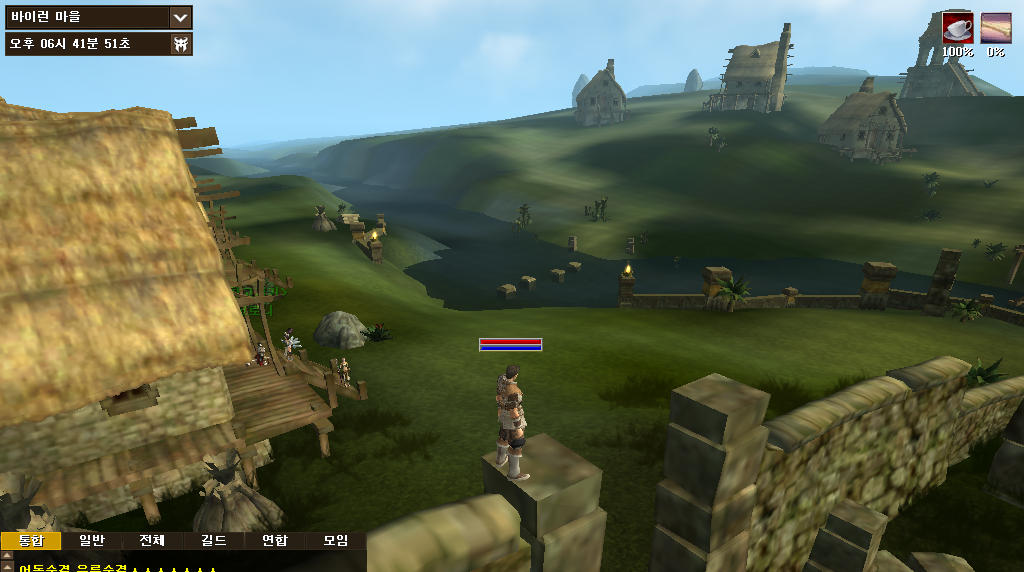Select the 연합 chat tab
1024x572 pixels.
coord(275,541)
